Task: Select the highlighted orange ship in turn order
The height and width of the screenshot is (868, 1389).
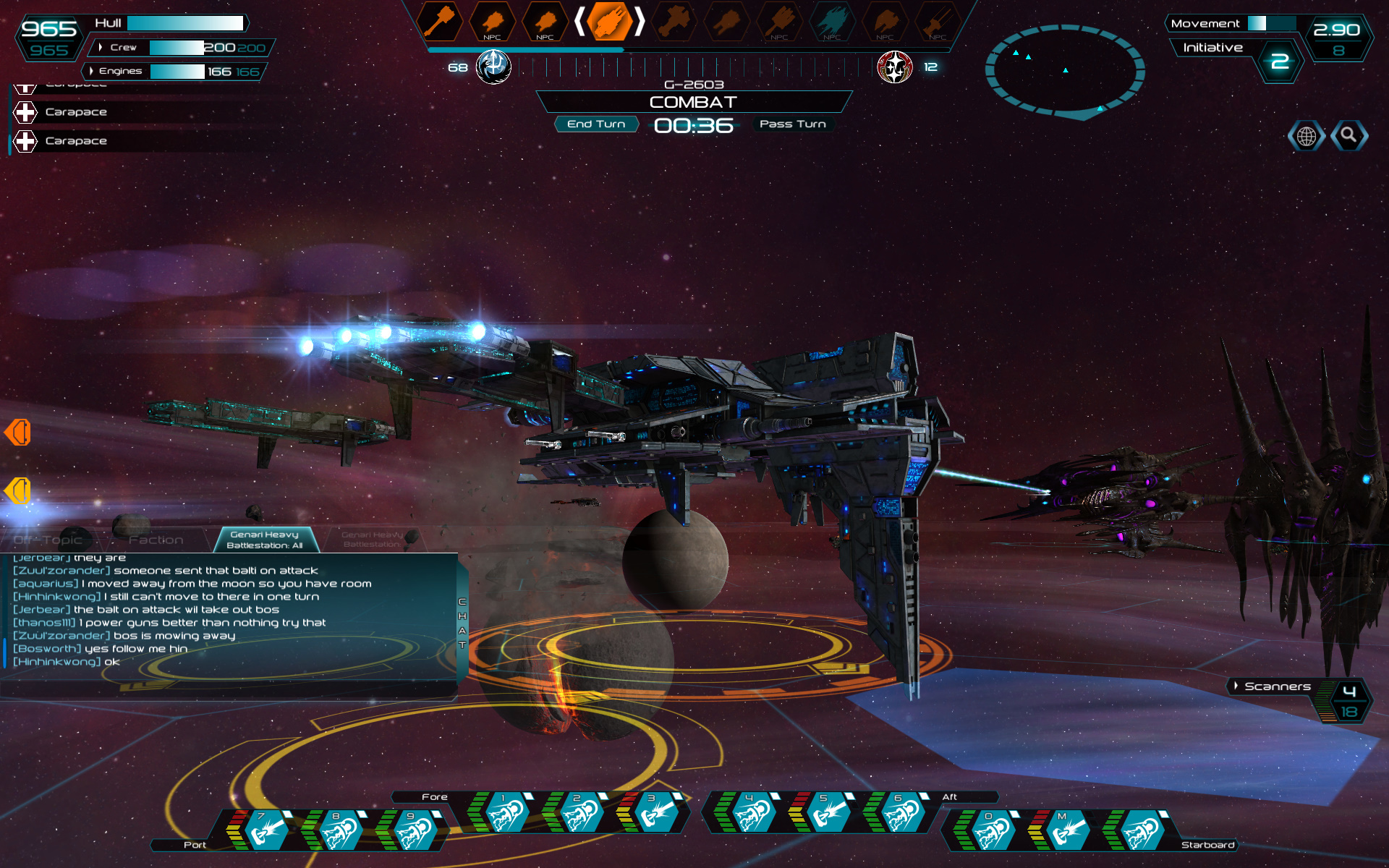Action: click(x=608, y=21)
